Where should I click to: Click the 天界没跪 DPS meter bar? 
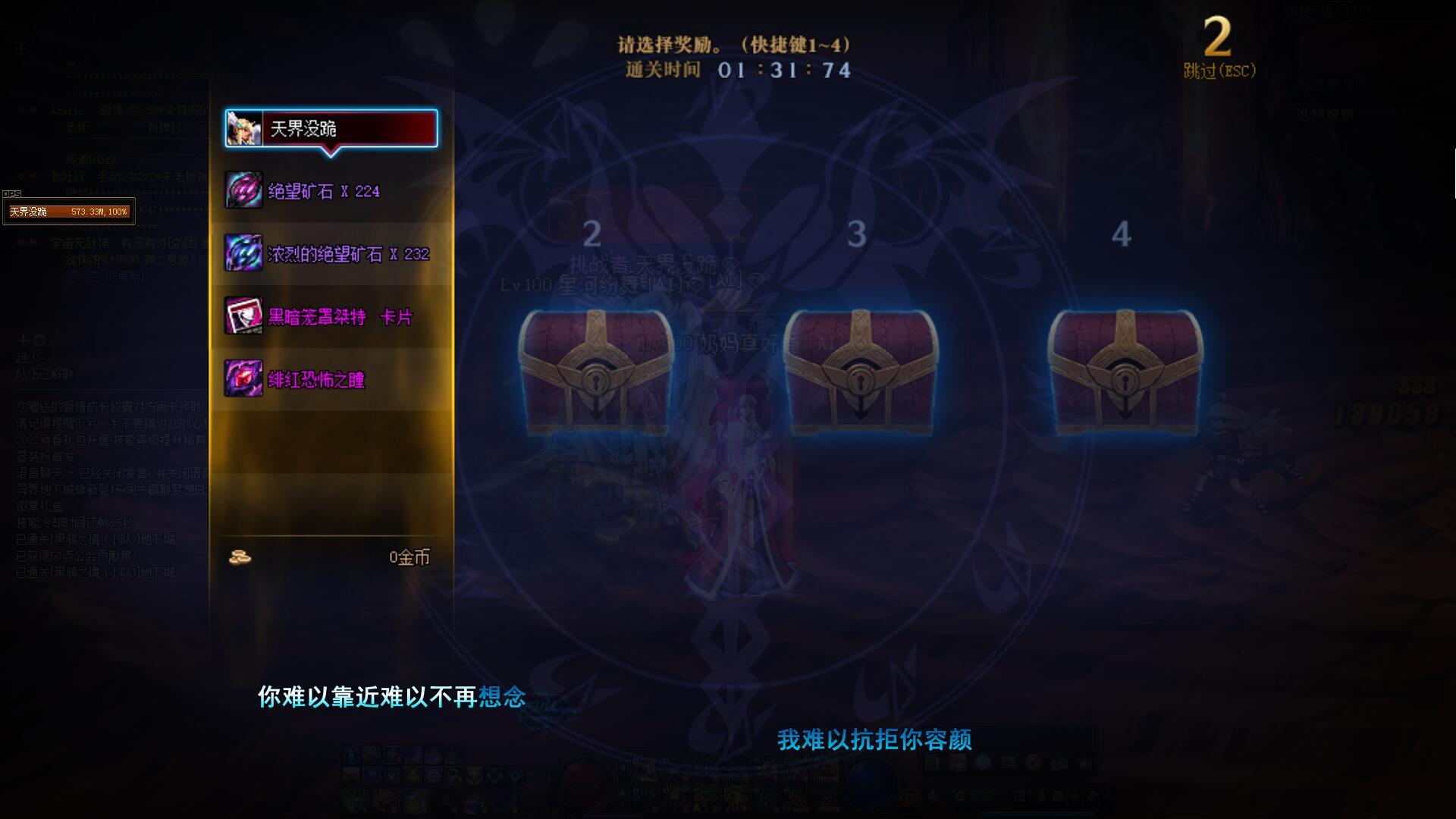[68, 212]
